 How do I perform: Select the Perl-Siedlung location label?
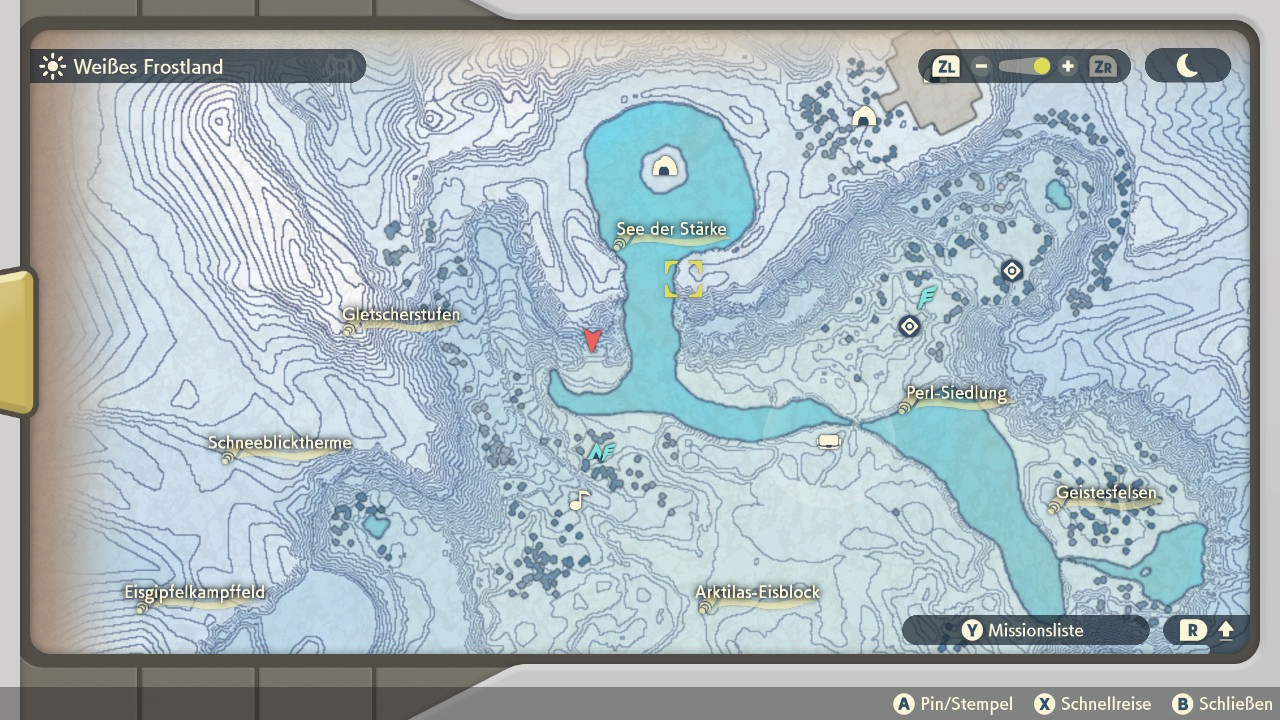(955, 394)
